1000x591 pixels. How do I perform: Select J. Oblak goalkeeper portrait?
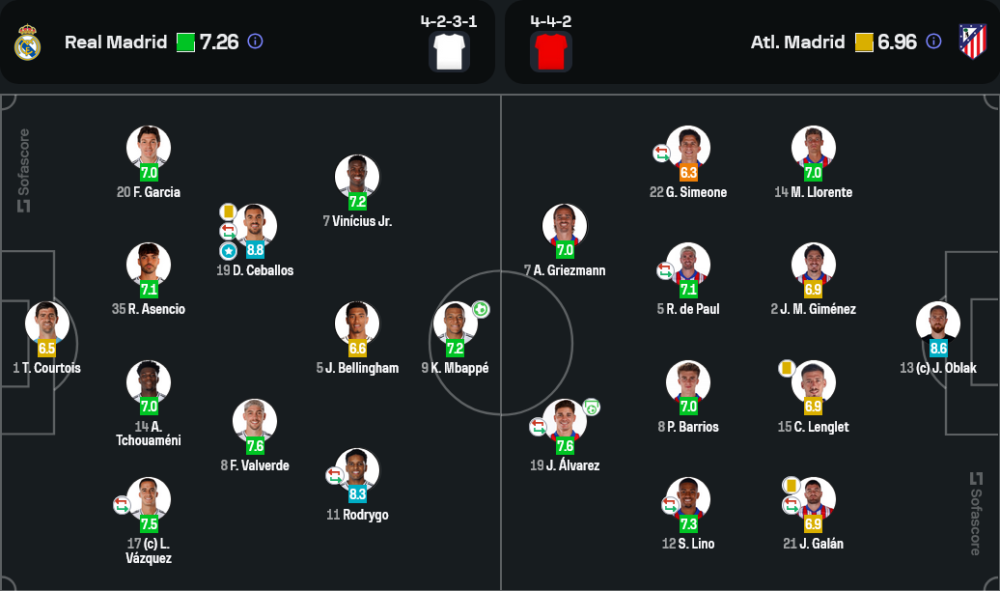tap(938, 323)
